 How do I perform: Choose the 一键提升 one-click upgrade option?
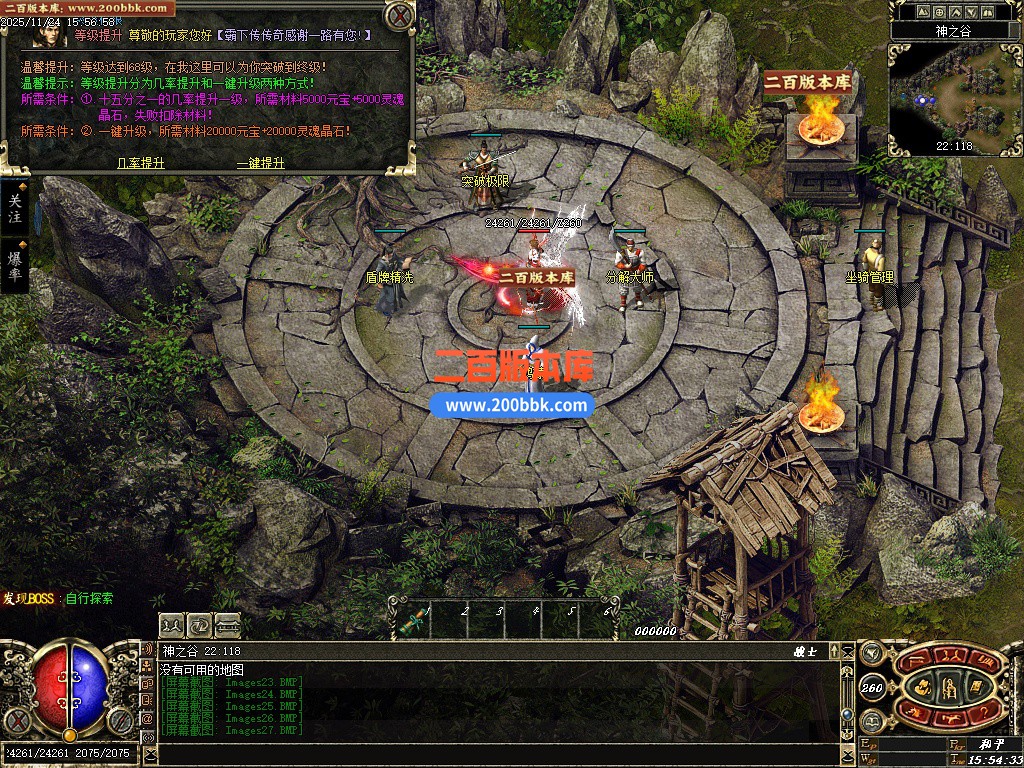tap(261, 162)
